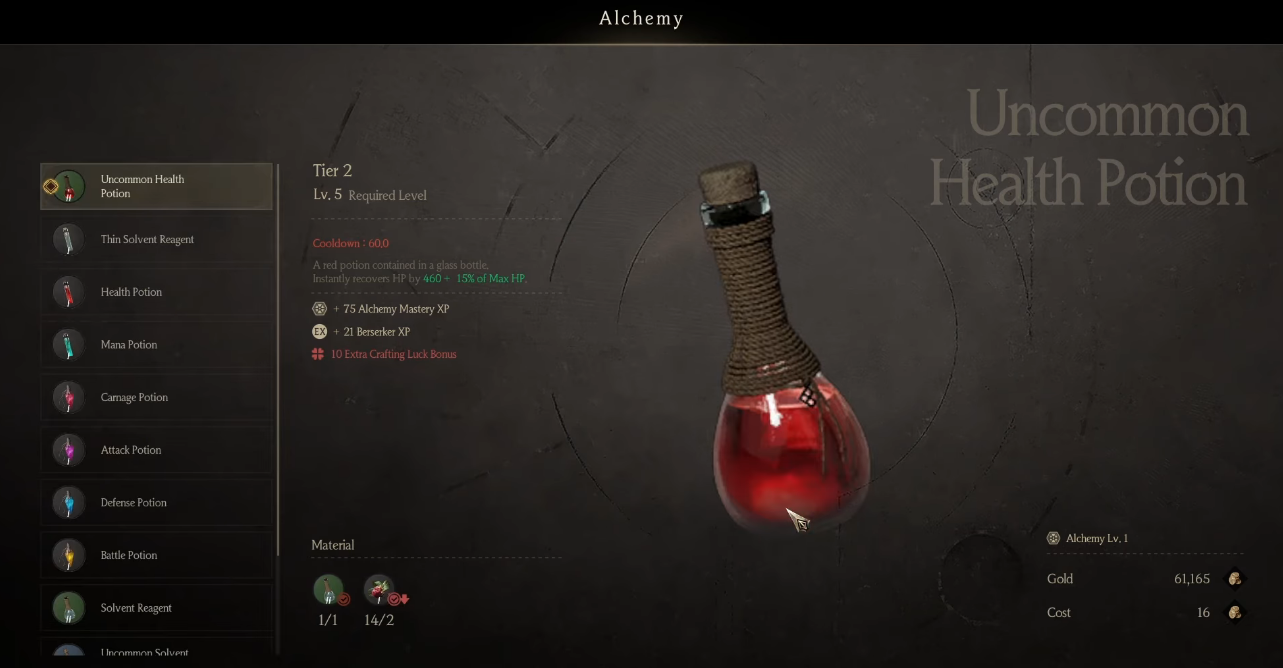
Task: Open the Battle Potion recipe
Action: [x=156, y=555]
